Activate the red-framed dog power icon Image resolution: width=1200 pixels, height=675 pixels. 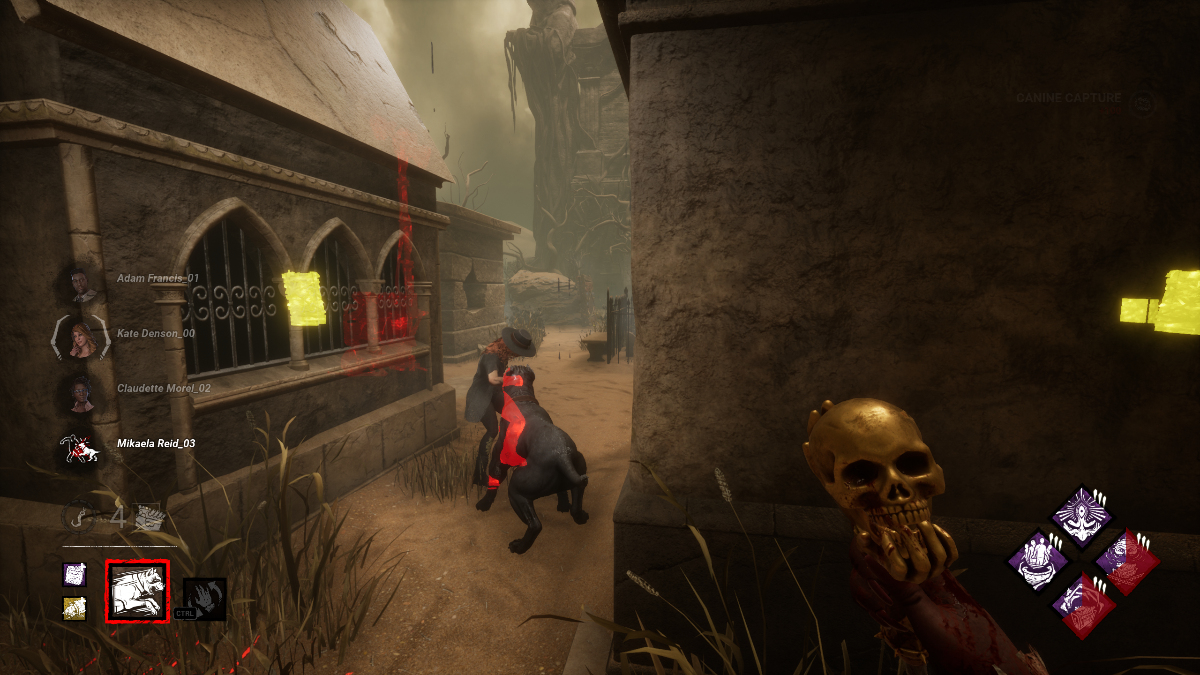click(x=137, y=591)
